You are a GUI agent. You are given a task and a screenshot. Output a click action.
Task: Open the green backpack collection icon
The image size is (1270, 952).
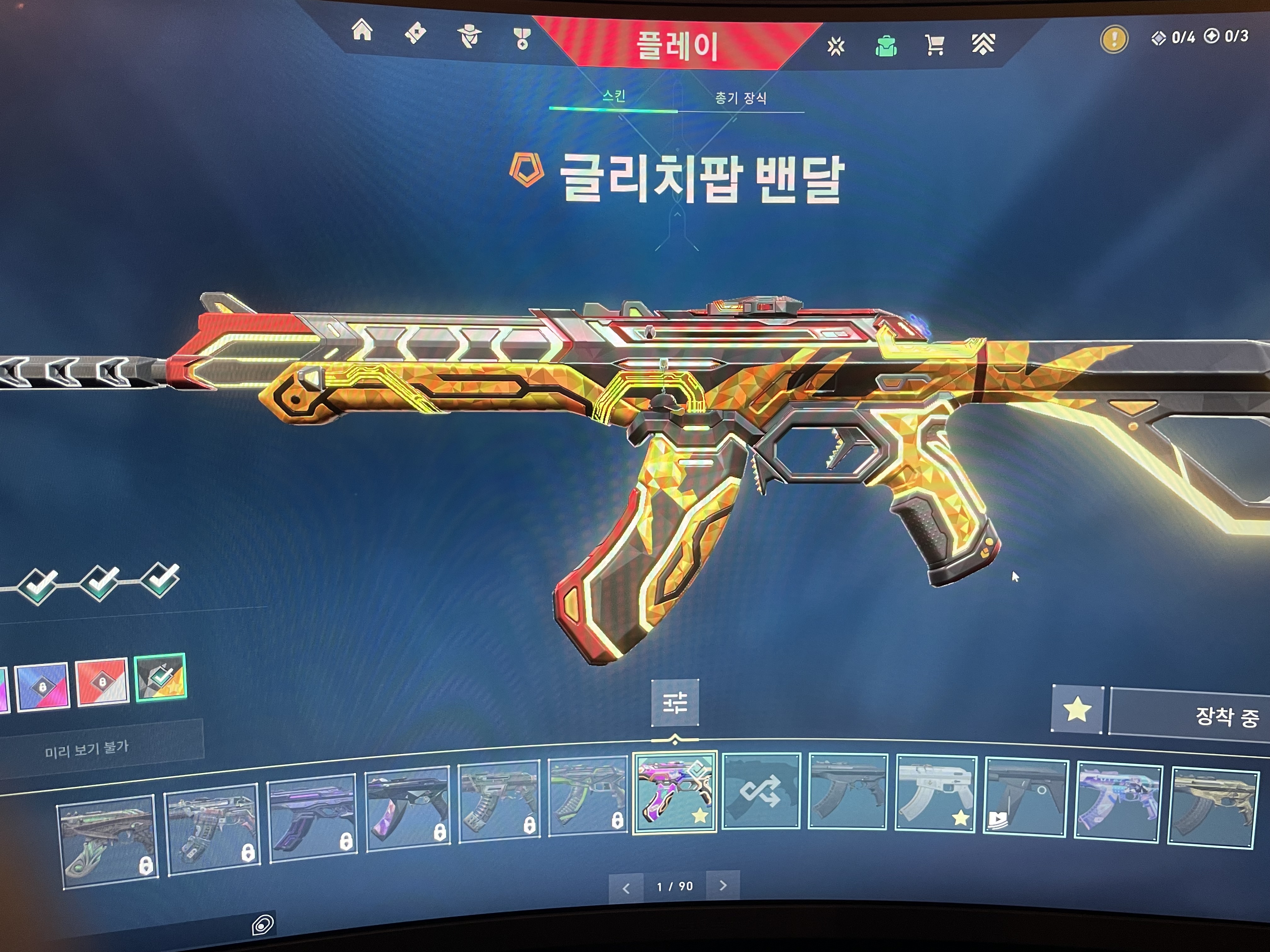886,46
